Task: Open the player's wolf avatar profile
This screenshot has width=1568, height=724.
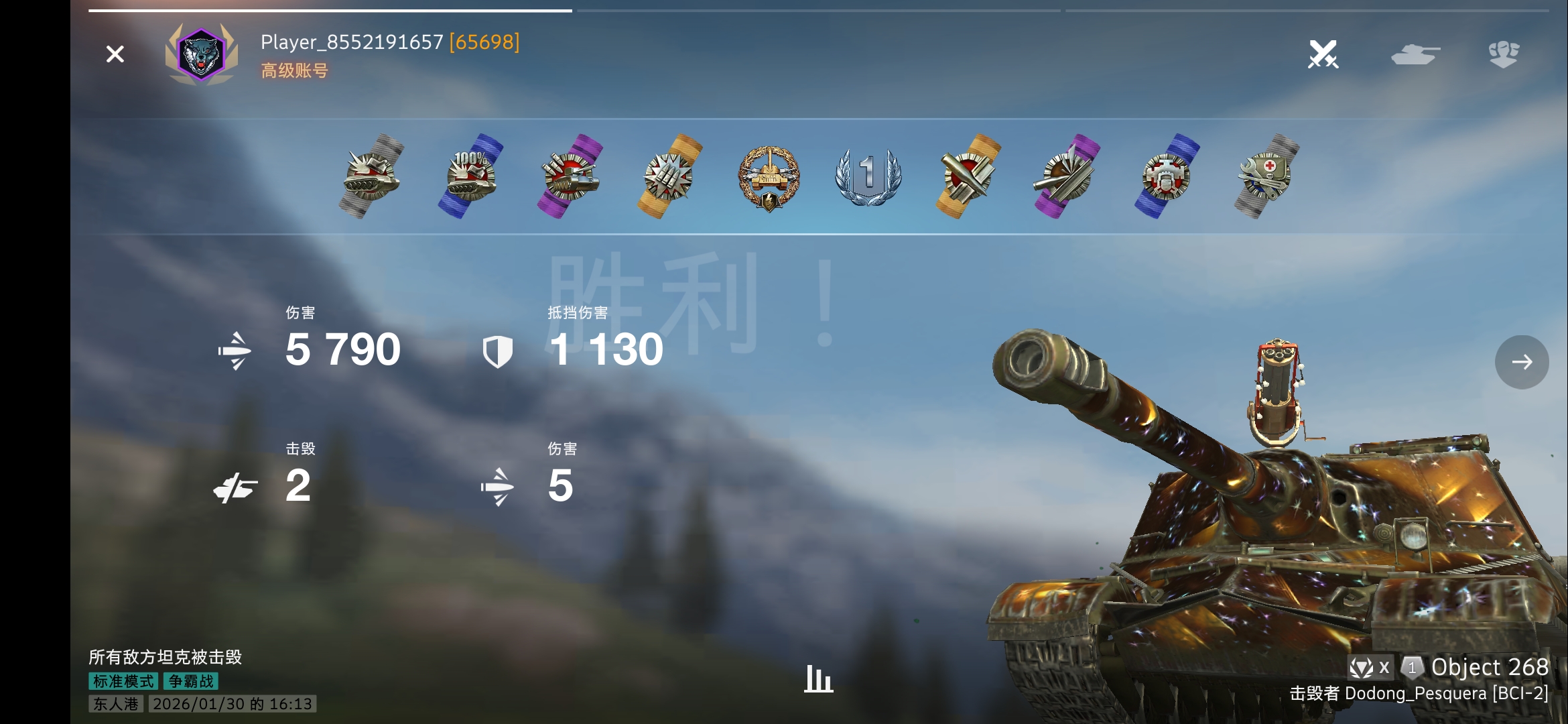Action: 201,55
